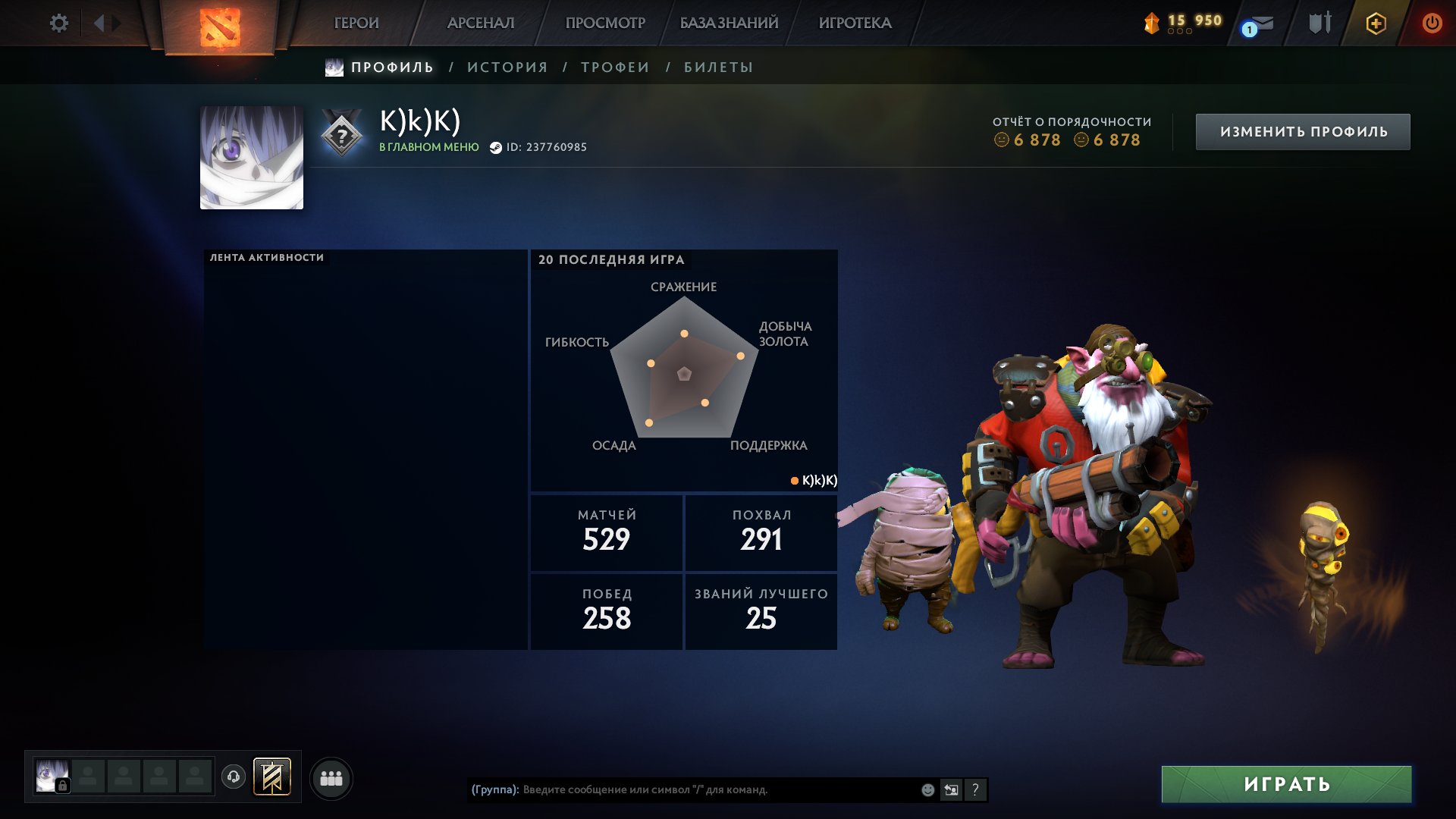The image size is (1456, 819).
Task: Toggle voice chat with the headset icon
Action: [234, 777]
